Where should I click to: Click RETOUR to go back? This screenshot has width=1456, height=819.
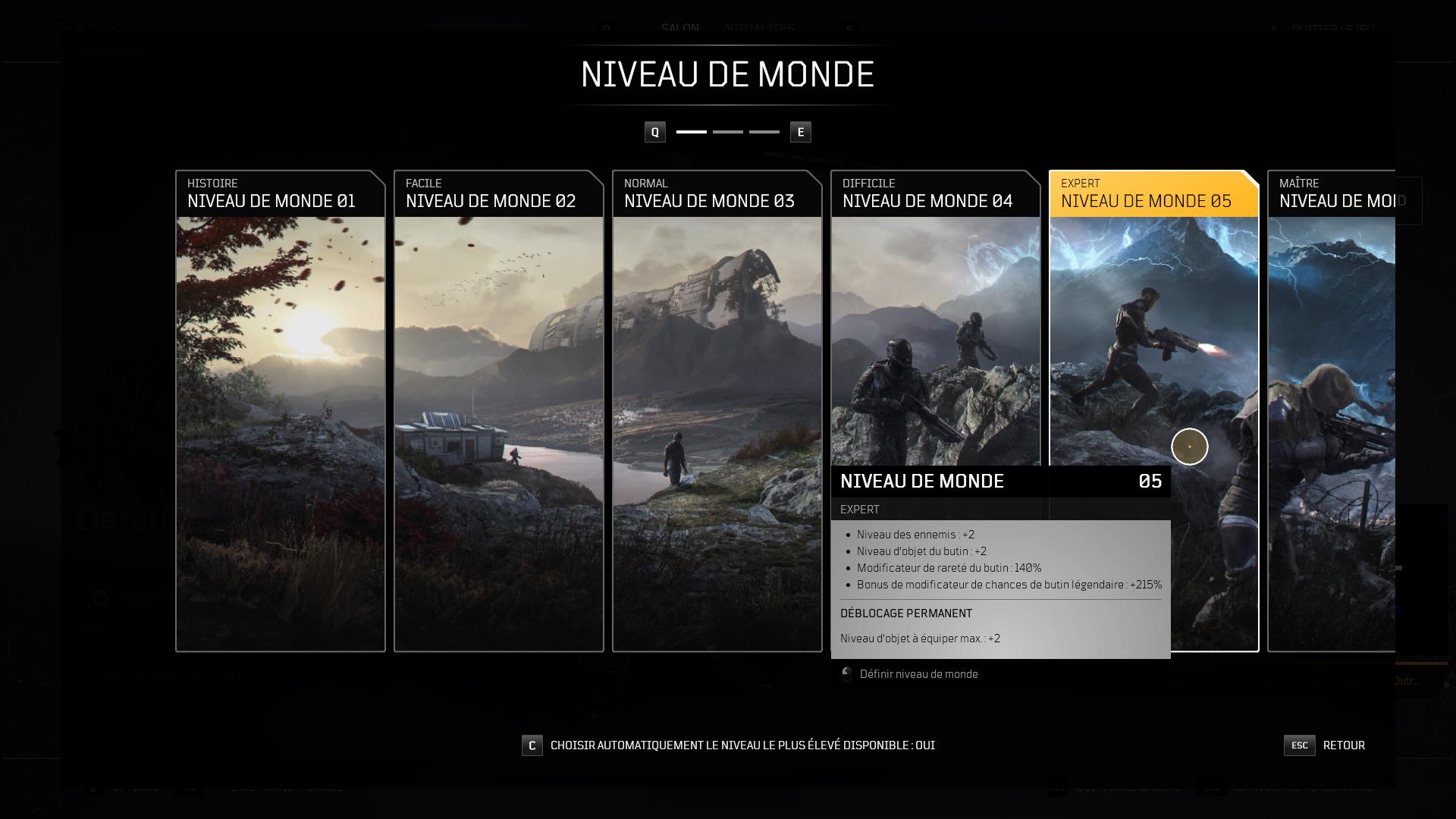point(1344,745)
